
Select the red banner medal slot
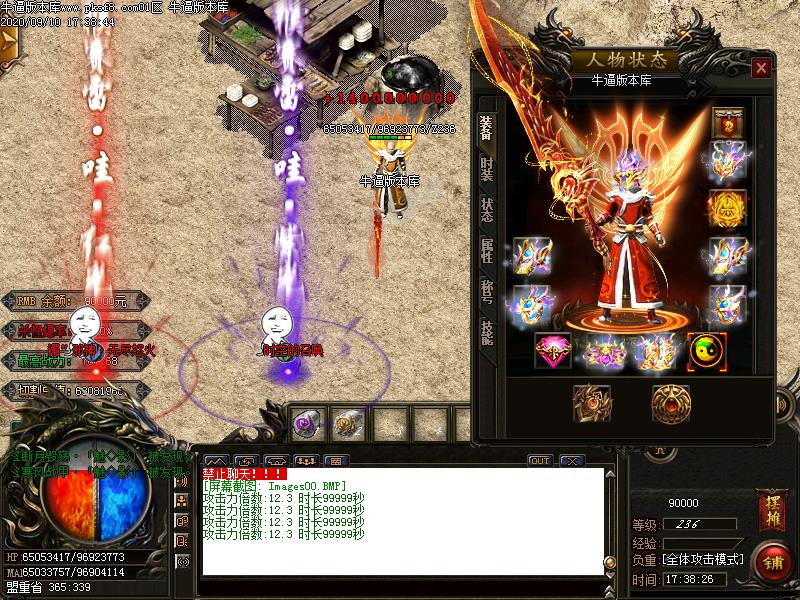(727, 122)
